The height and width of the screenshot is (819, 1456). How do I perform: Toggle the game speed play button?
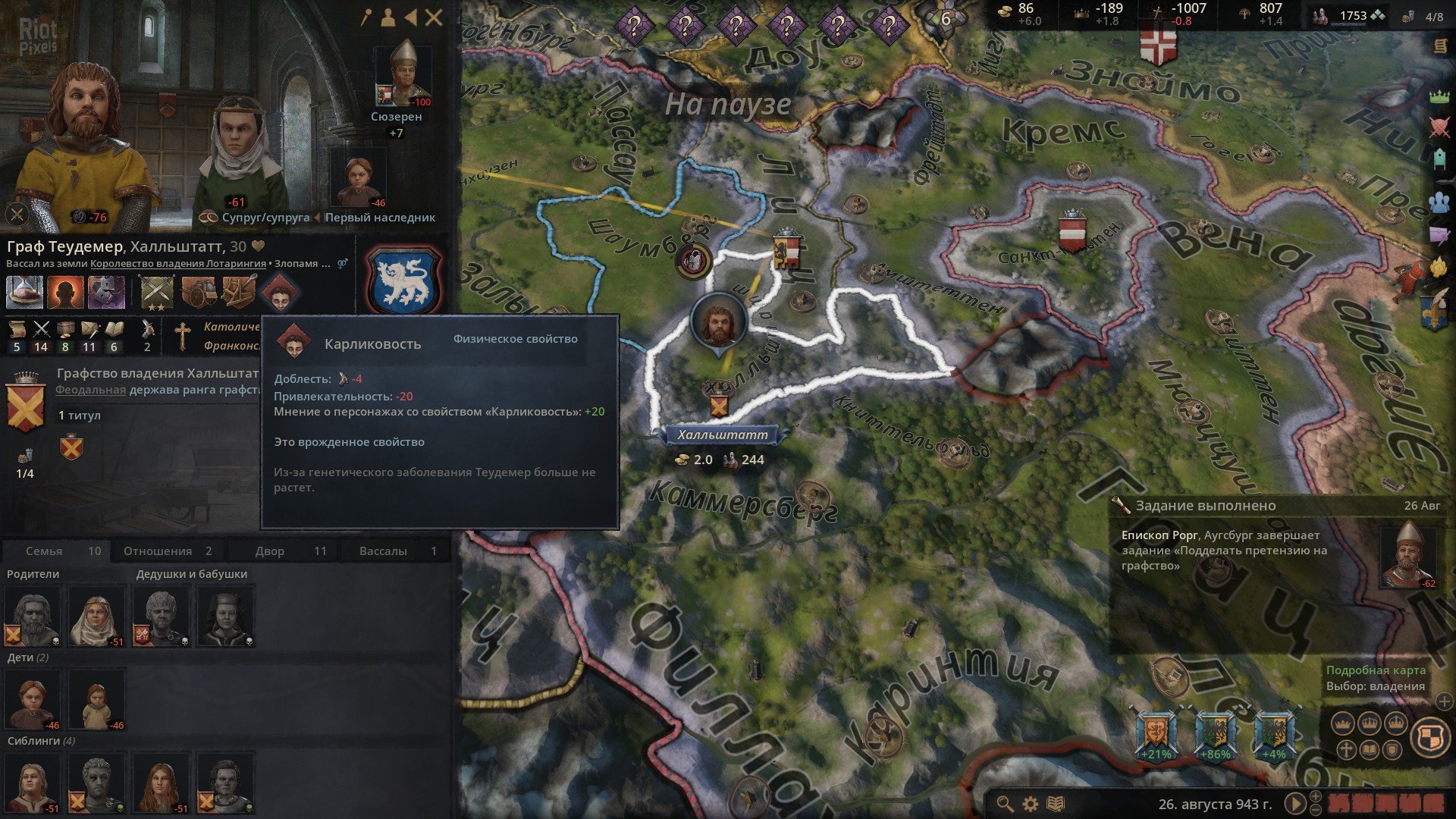click(1294, 803)
